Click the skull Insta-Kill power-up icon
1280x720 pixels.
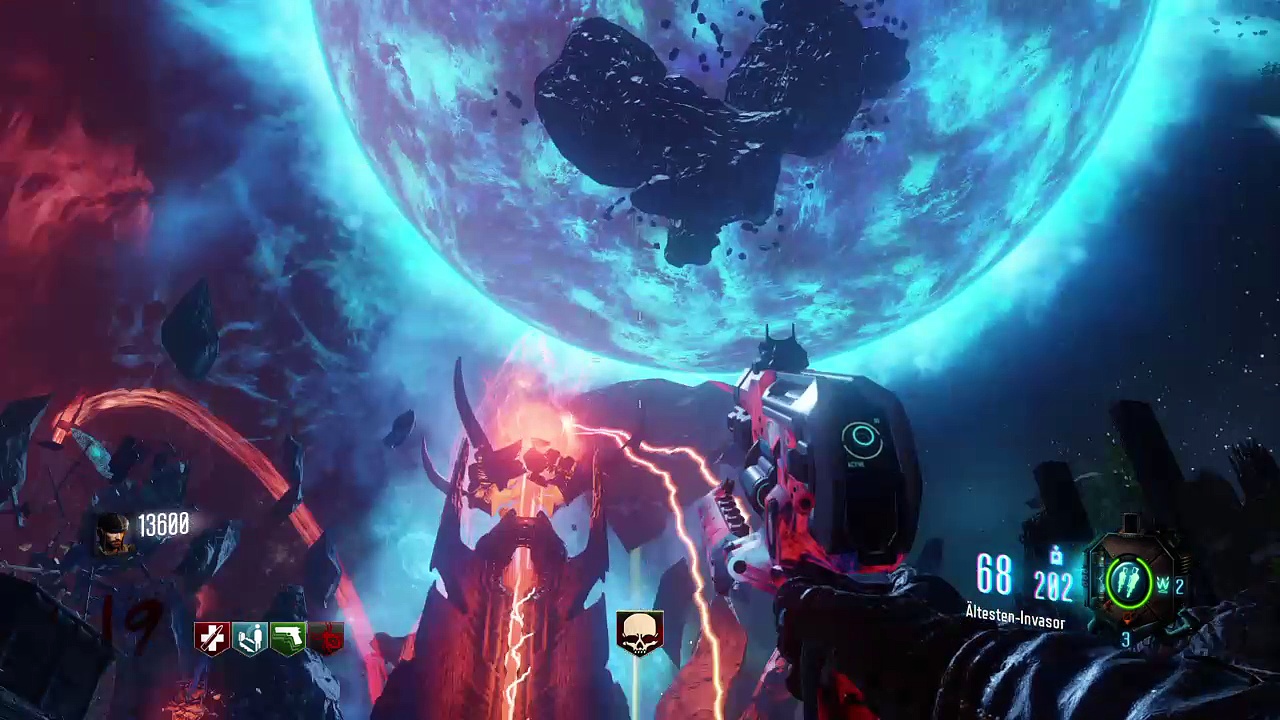[x=639, y=632]
